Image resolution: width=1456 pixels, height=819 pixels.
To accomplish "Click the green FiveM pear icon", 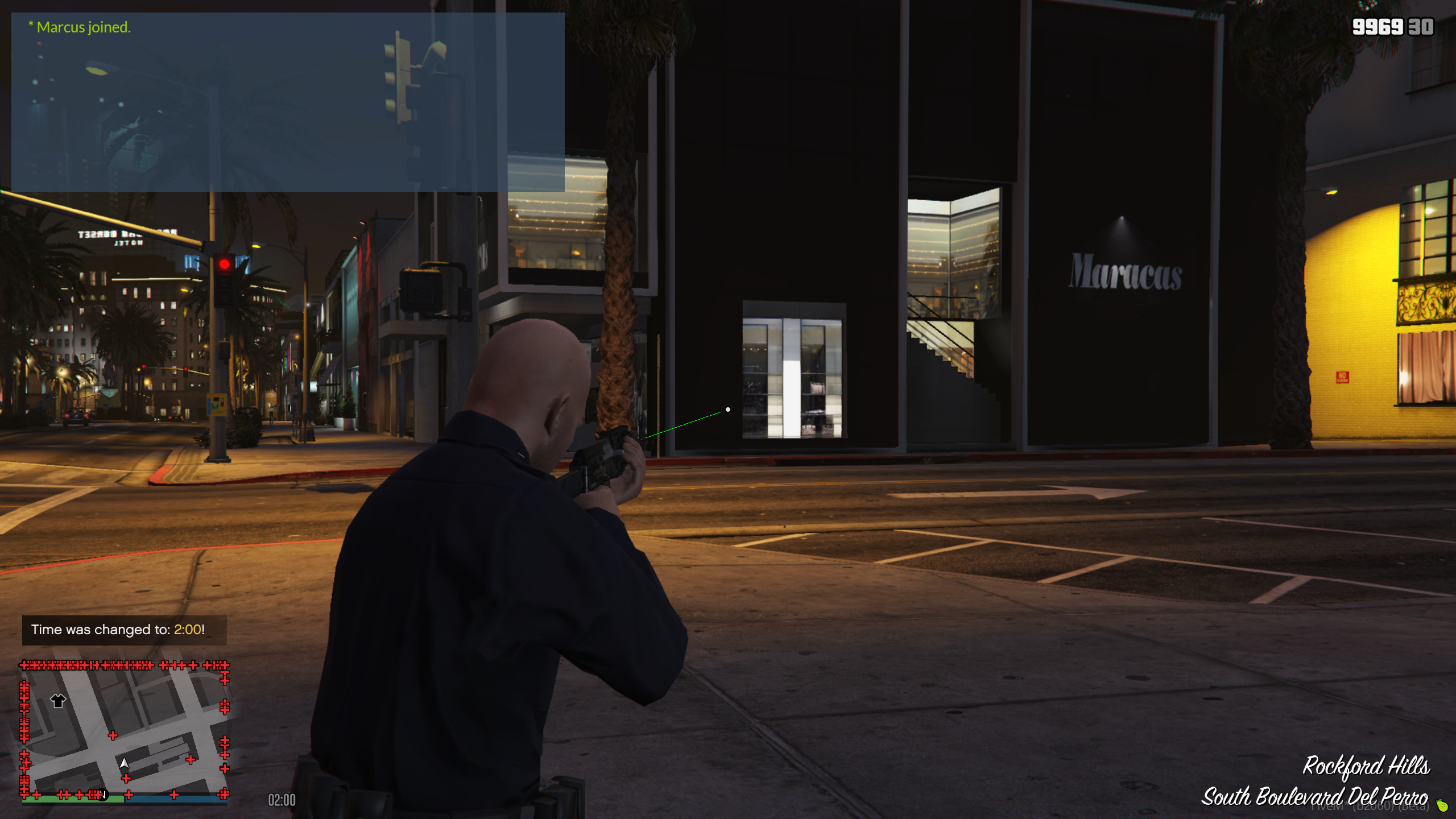I will click(1442, 805).
